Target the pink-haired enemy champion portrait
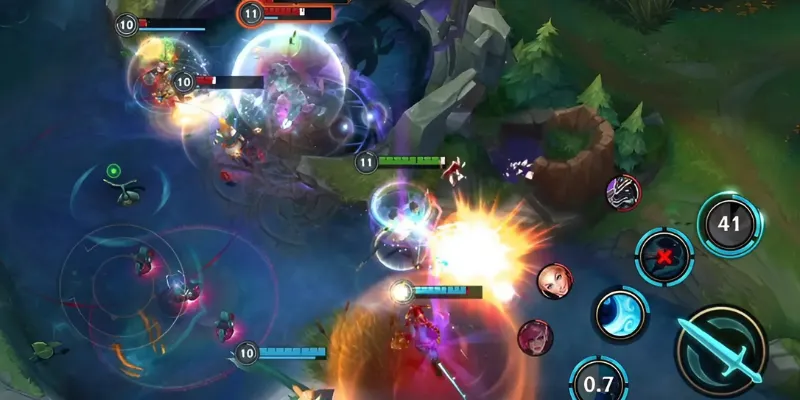Viewport: 800px width, 400px height. point(534,337)
